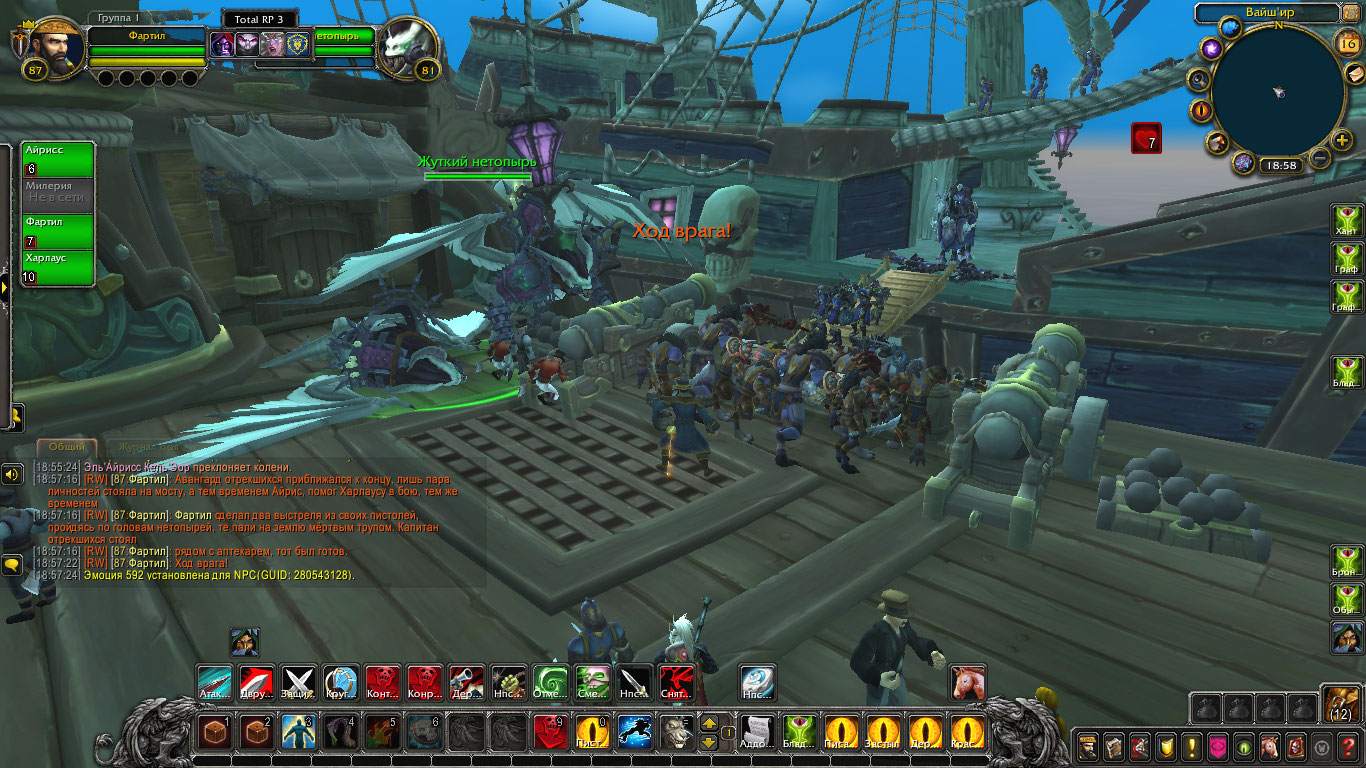Open the Хант green eye macro button
Screen dimensions: 1366x768
point(1347,222)
